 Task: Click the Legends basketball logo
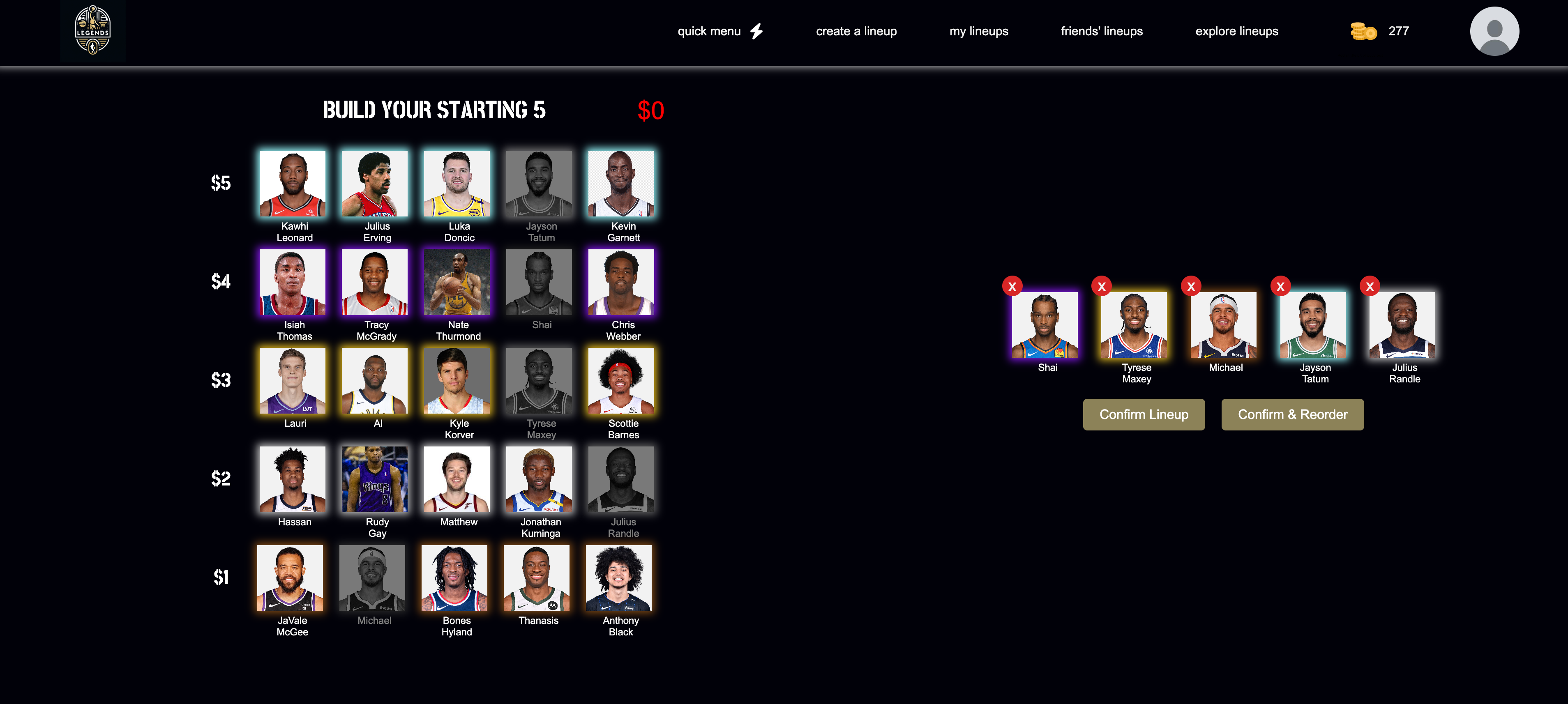[92, 30]
